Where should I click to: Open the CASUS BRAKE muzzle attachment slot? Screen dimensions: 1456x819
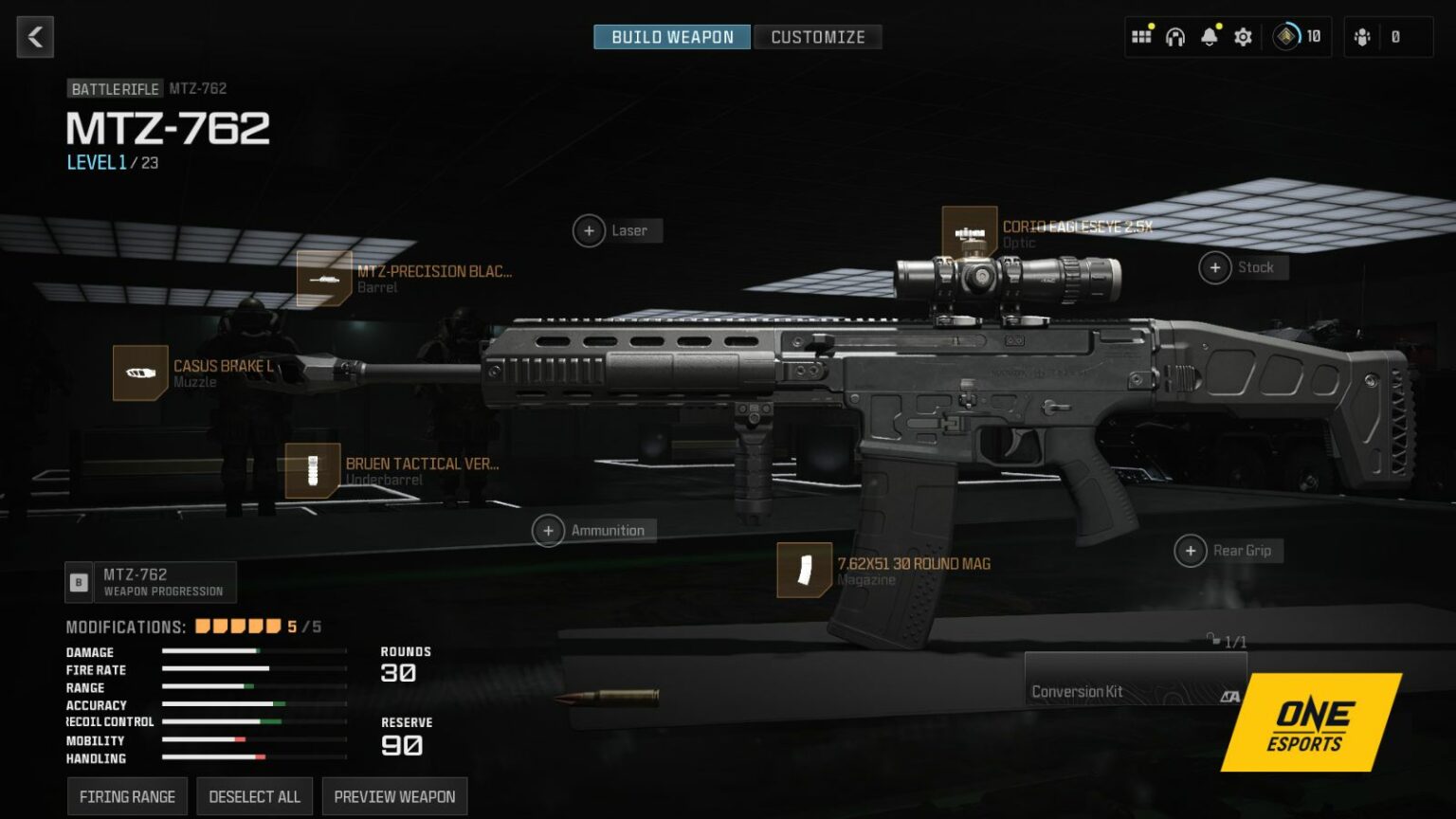pos(140,373)
